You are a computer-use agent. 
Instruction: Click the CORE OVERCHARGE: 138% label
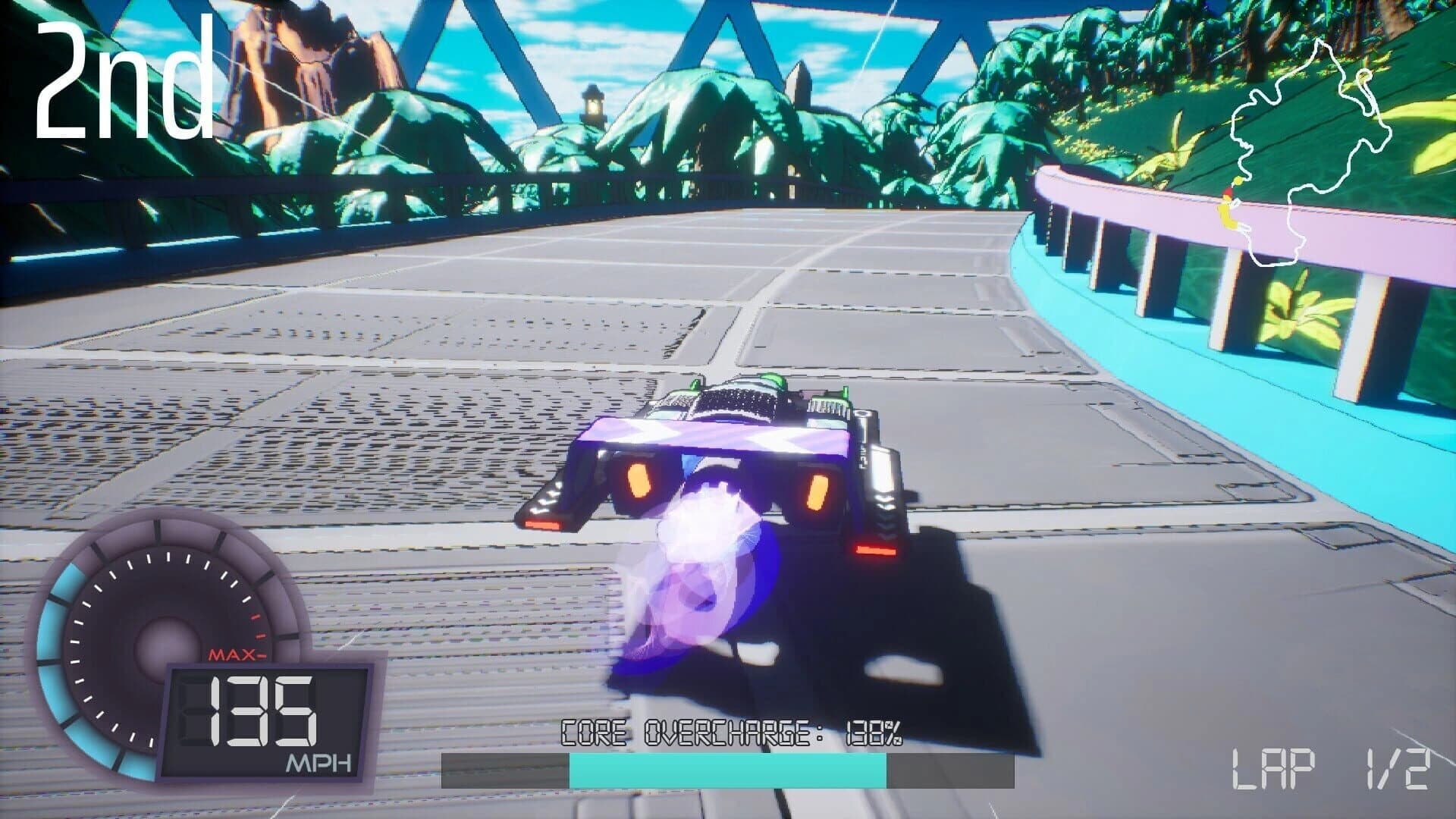pyautogui.click(x=730, y=733)
